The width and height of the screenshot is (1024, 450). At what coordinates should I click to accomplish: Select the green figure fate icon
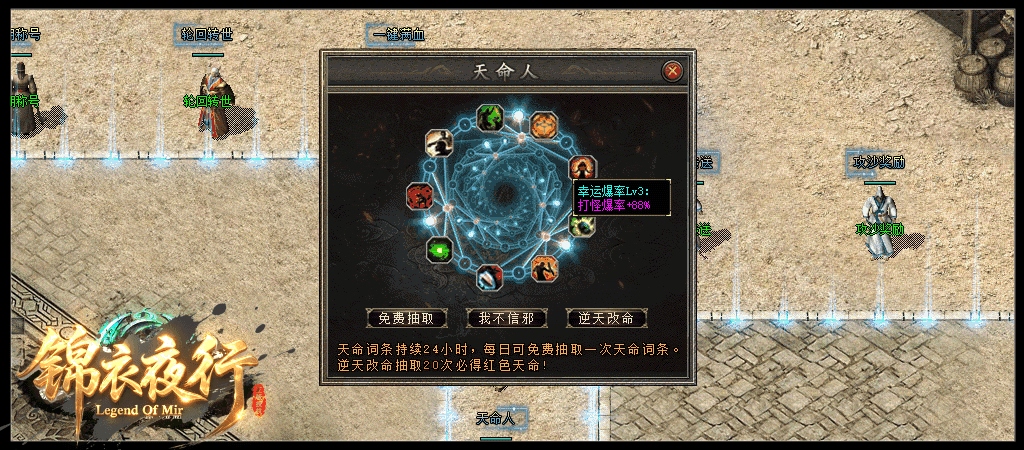tap(490, 118)
